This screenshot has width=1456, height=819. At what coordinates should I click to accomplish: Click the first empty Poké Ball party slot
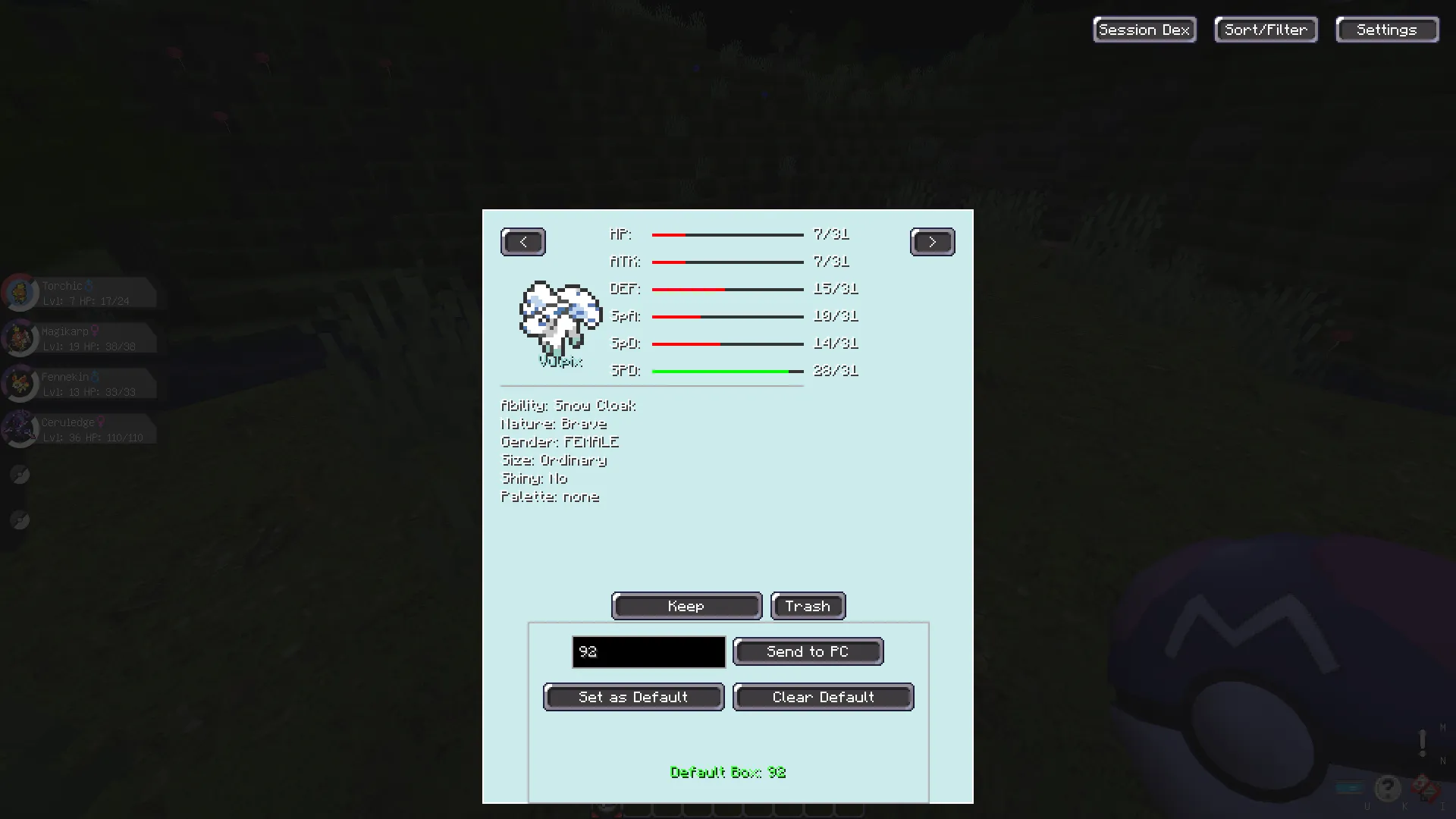(20, 475)
